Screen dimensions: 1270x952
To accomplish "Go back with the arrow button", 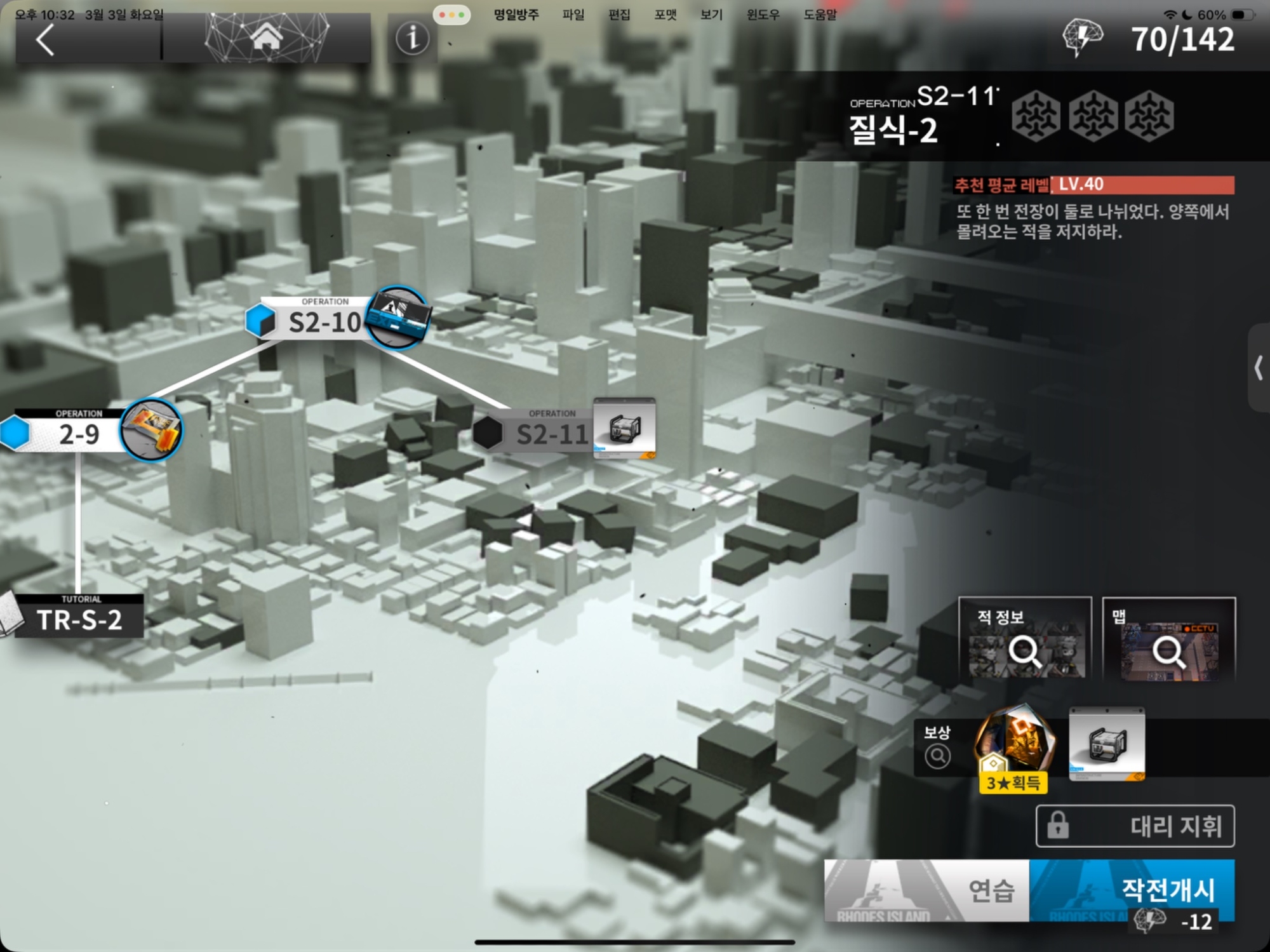I will 46,41.
